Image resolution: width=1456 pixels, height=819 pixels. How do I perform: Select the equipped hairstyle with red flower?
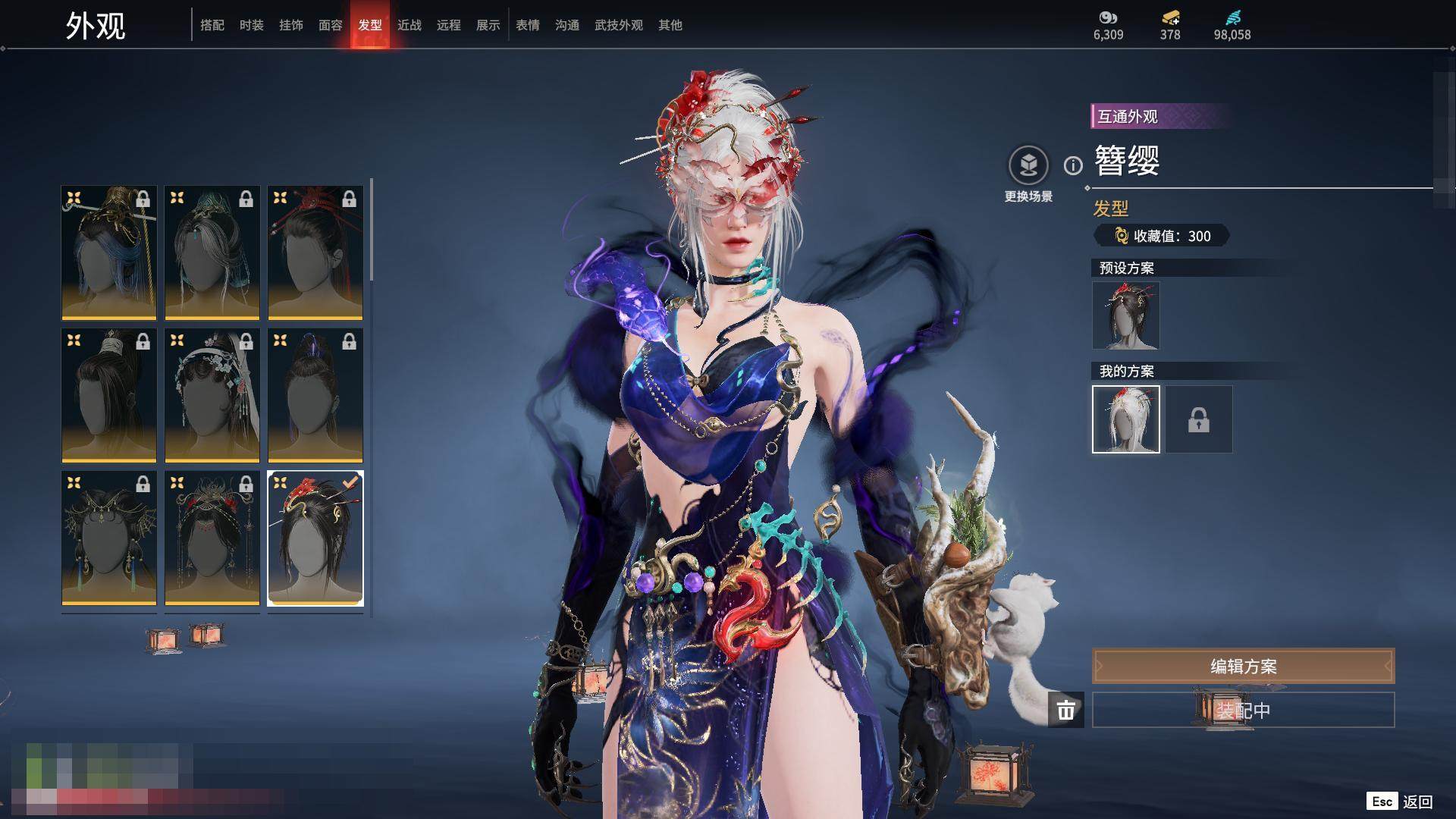tap(315, 538)
